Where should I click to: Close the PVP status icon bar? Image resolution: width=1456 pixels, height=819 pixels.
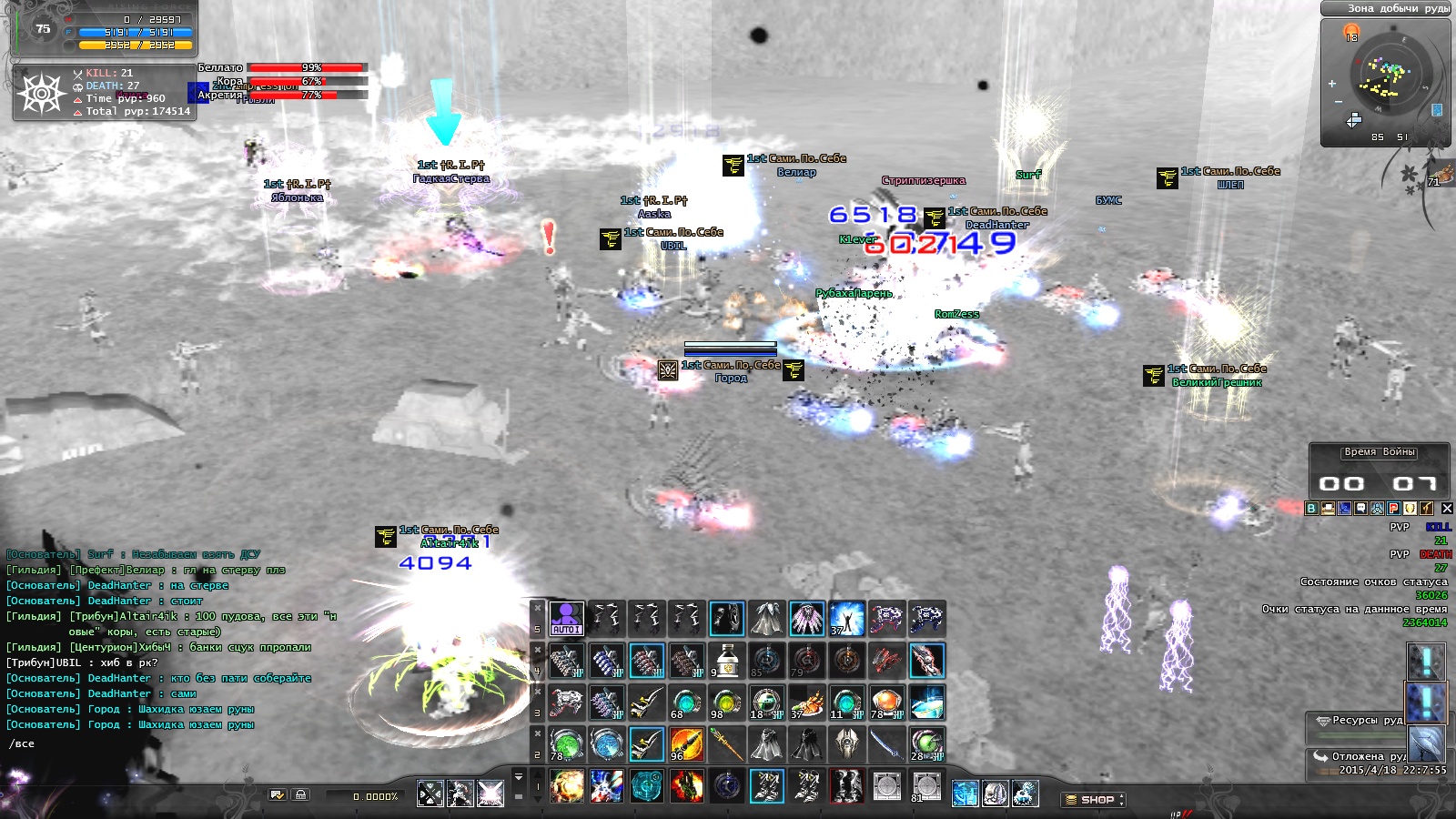coord(1447,509)
